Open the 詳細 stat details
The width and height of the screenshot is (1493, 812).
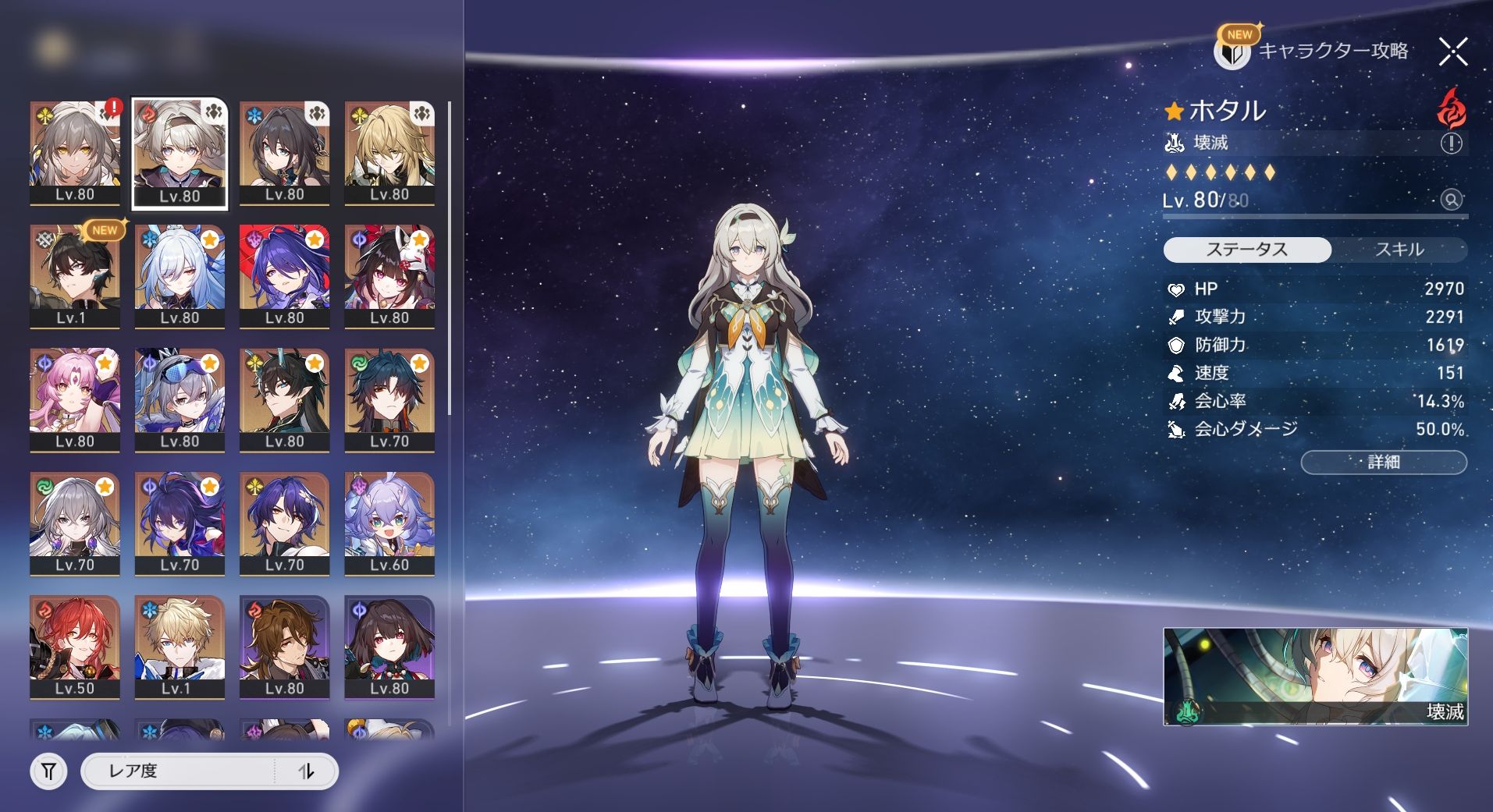(x=1383, y=462)
